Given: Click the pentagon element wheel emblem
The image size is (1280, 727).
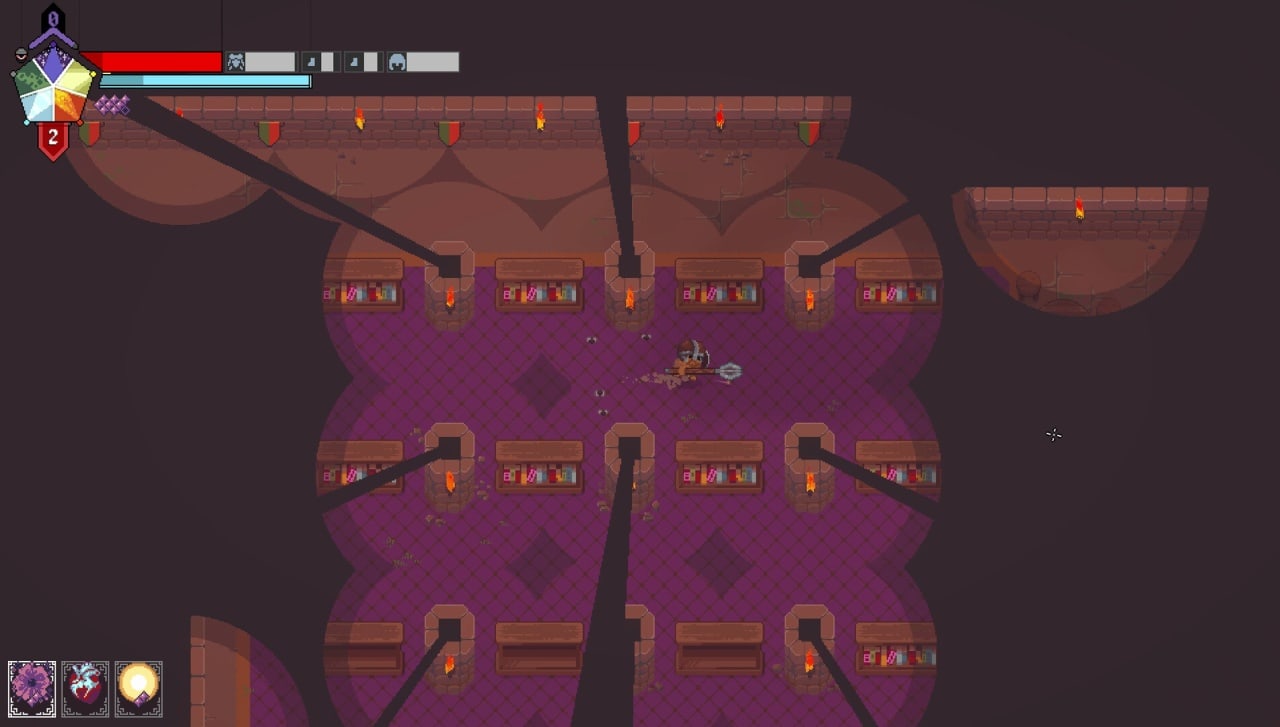Looking at the screenshot, I should (x=54, y=86).
